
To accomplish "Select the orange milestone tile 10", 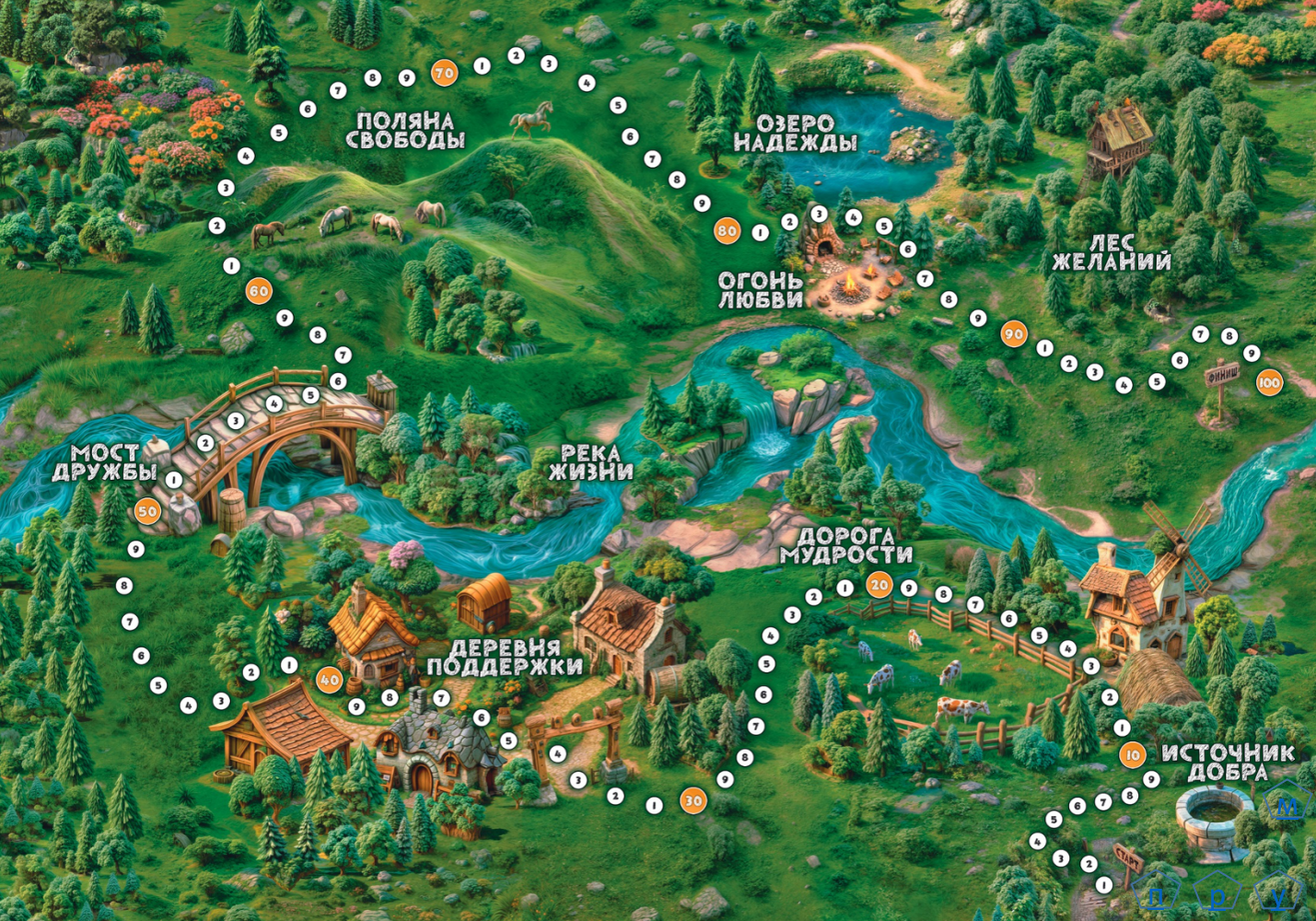I will 1132,755.
